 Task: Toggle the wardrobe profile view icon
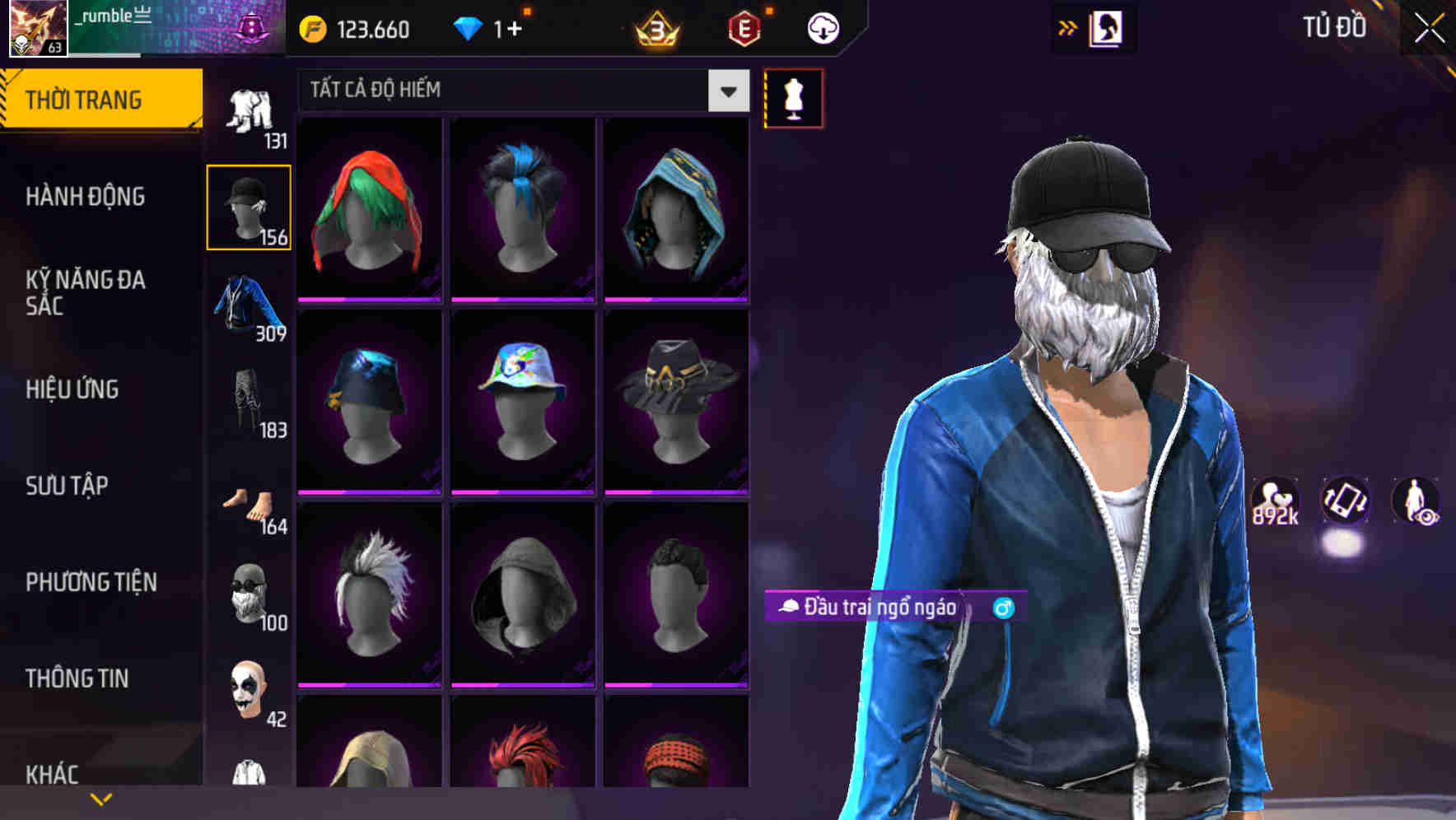[1107, 27]
